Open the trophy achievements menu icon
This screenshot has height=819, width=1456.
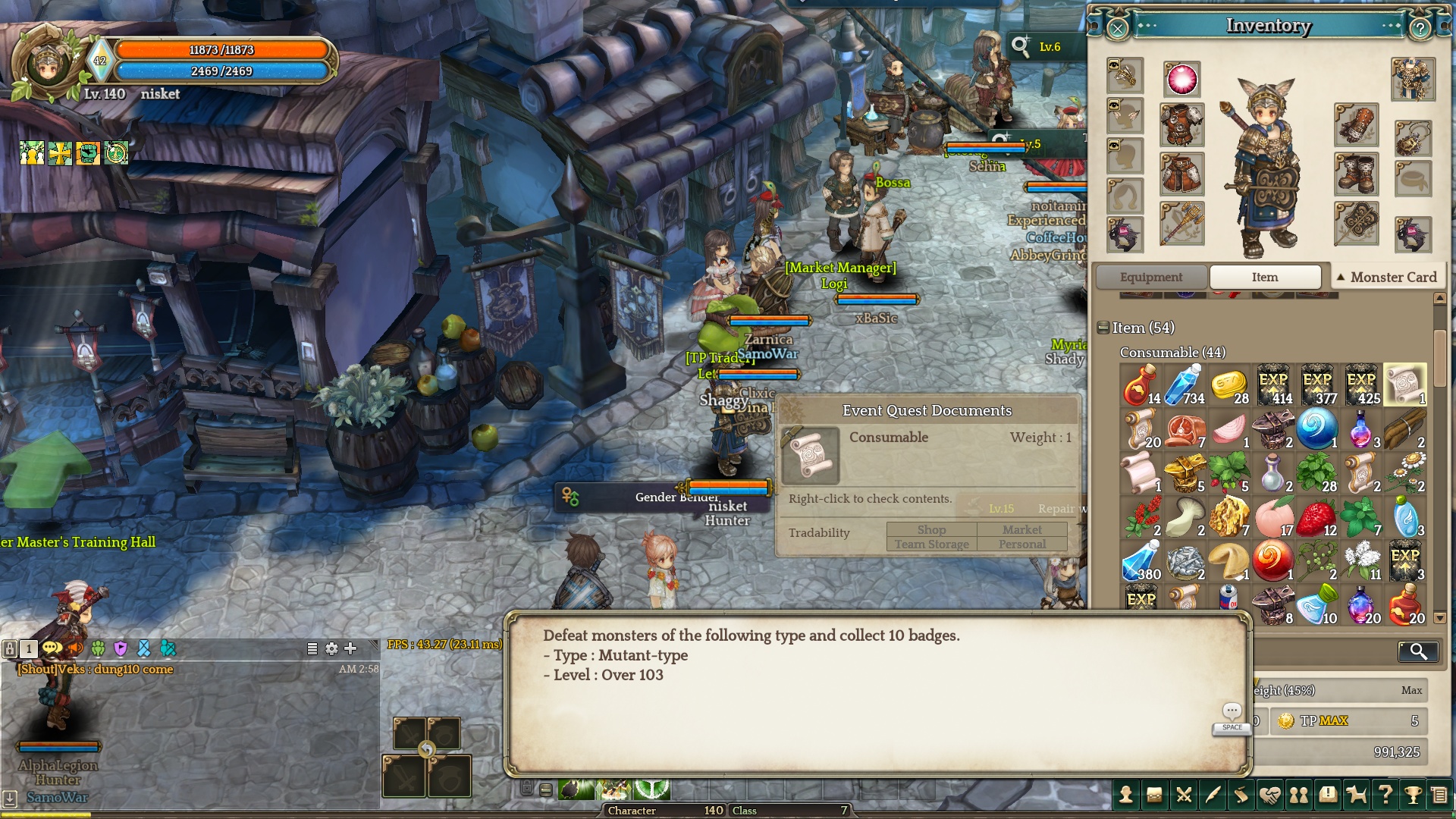click(1413, 795)
